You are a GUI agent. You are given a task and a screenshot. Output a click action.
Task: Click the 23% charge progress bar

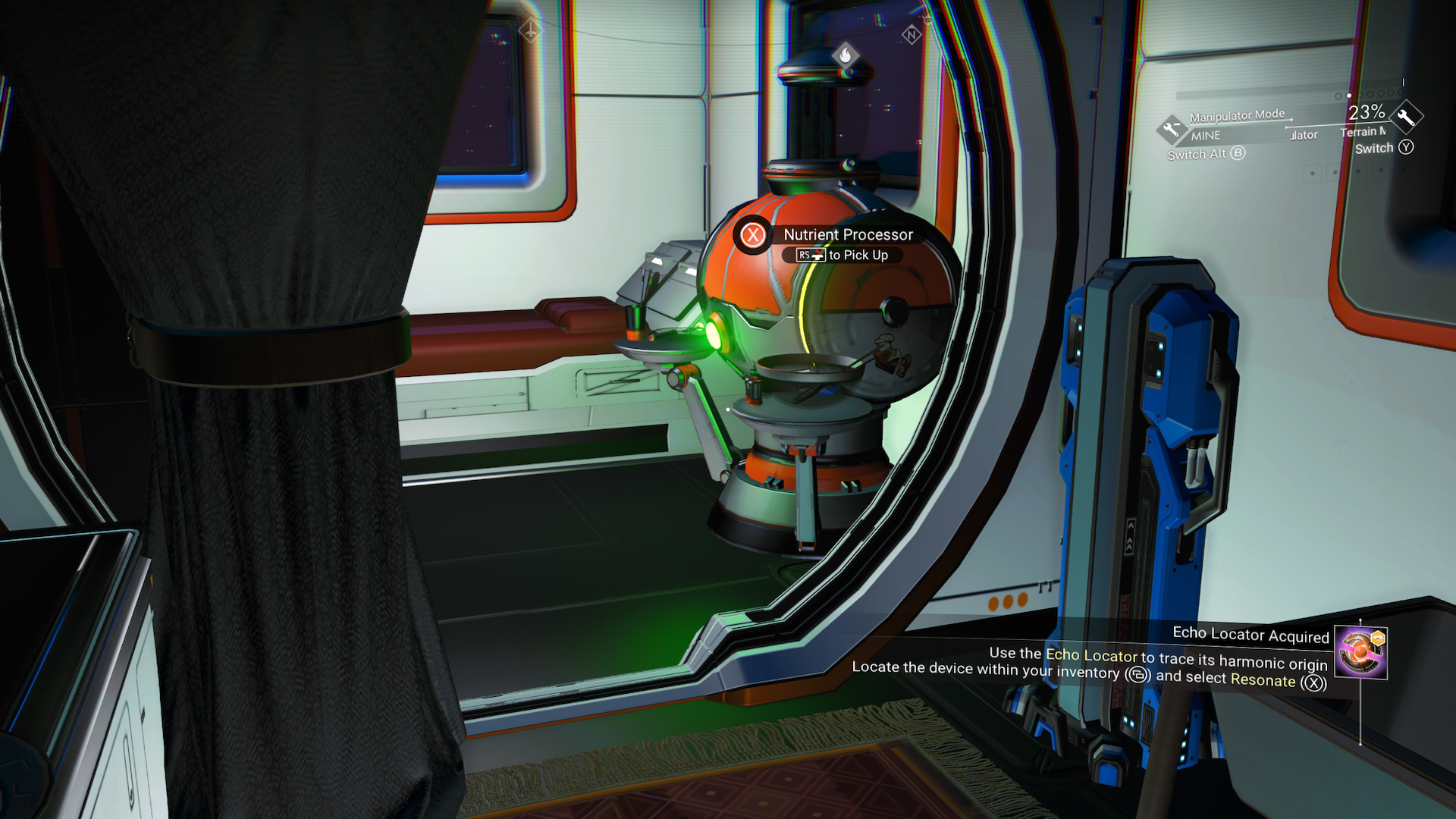1259,93
